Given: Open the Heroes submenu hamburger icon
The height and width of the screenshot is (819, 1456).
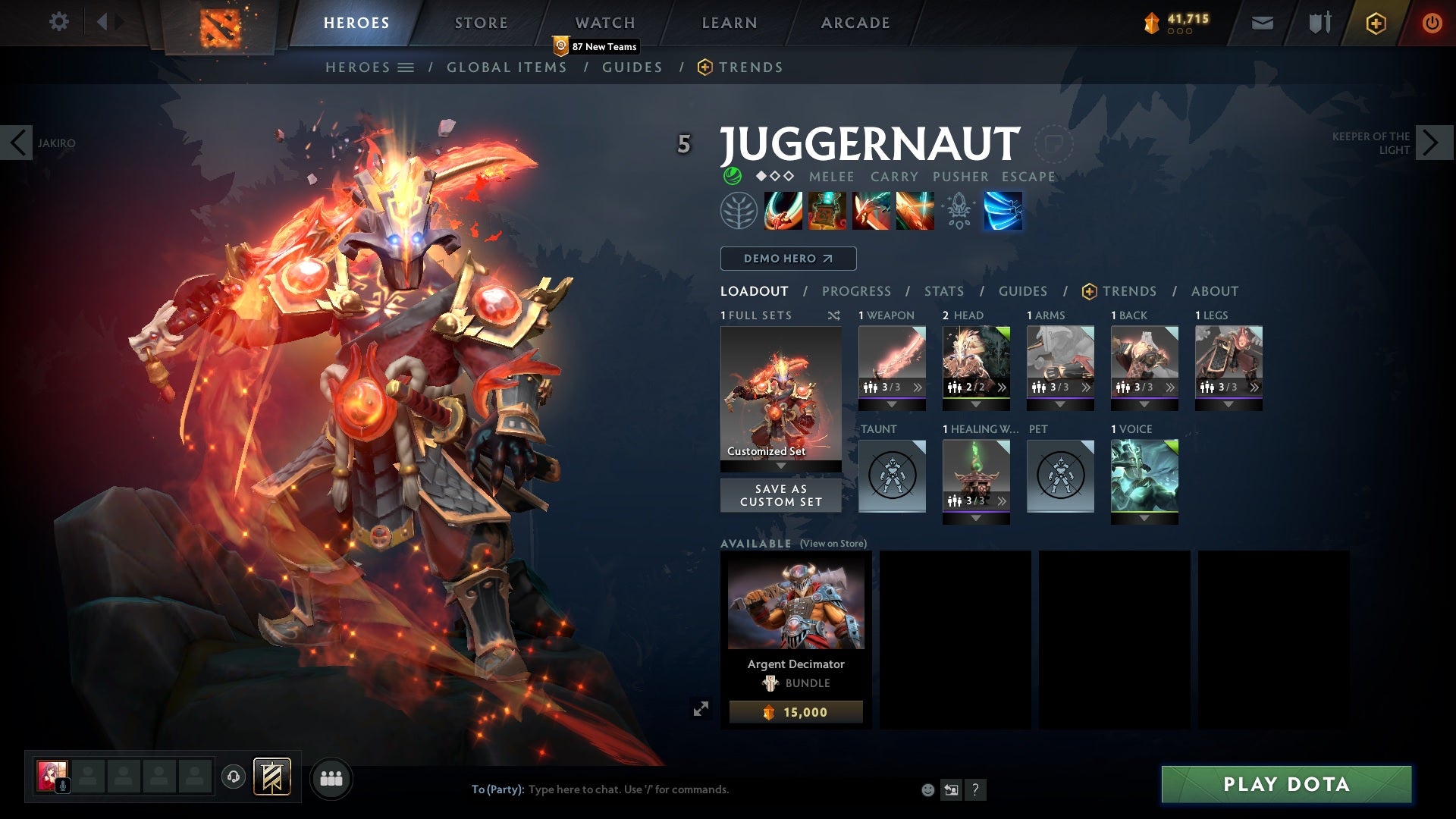Looking at the screenshot, I should coord(406,67).
